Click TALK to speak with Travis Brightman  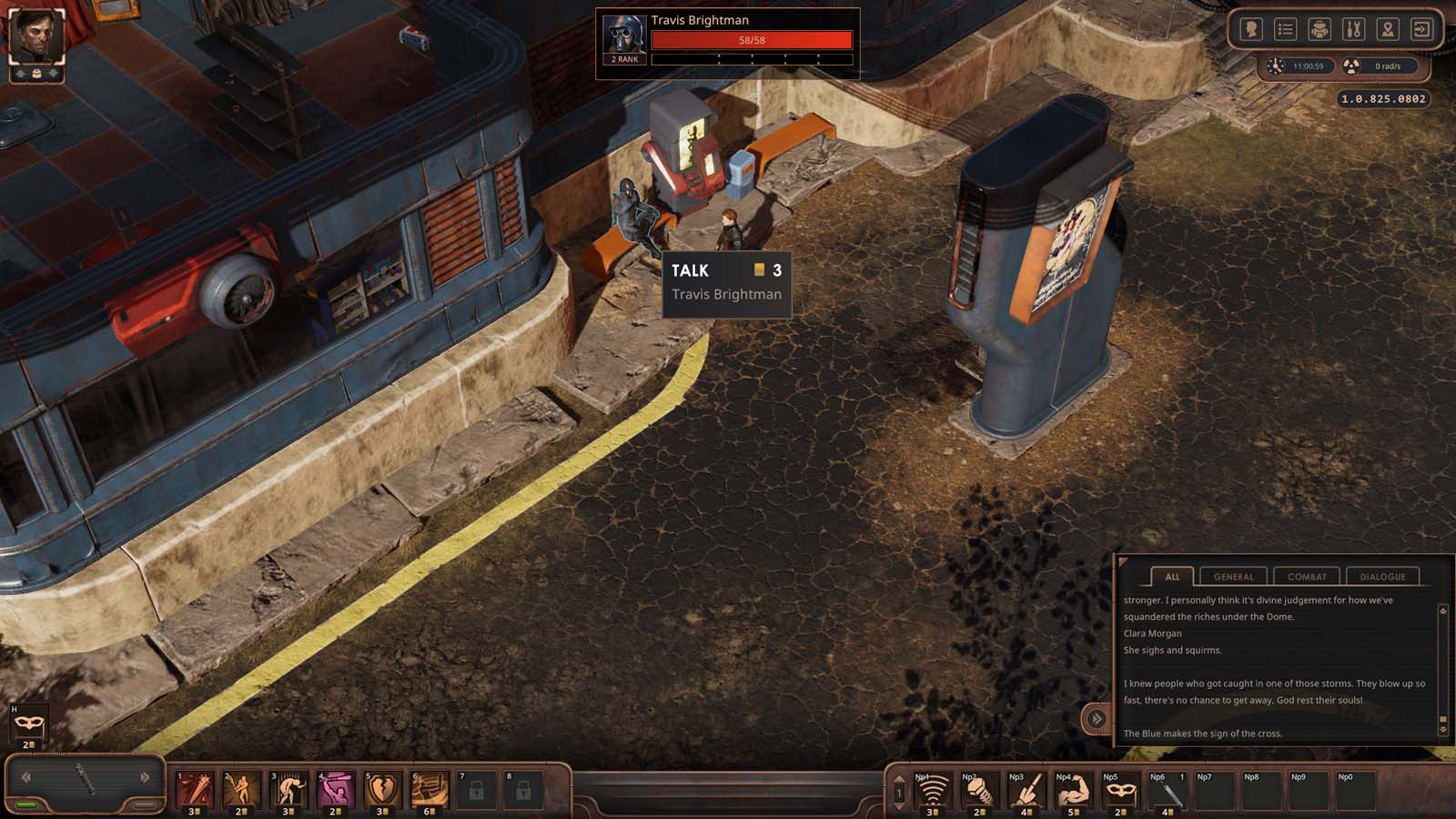pyautogui.click(x=692, y=270)
